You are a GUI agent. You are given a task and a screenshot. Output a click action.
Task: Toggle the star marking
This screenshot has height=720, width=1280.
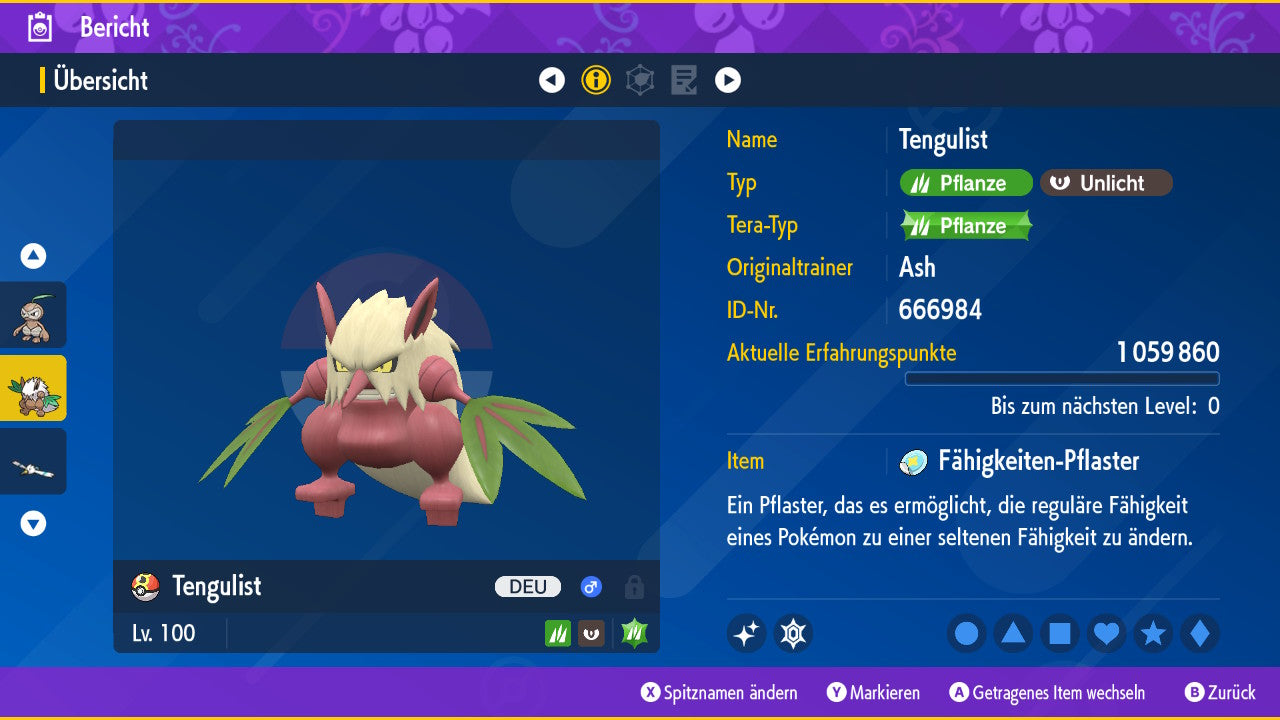pyautogui.click(x=1153, y=633)
